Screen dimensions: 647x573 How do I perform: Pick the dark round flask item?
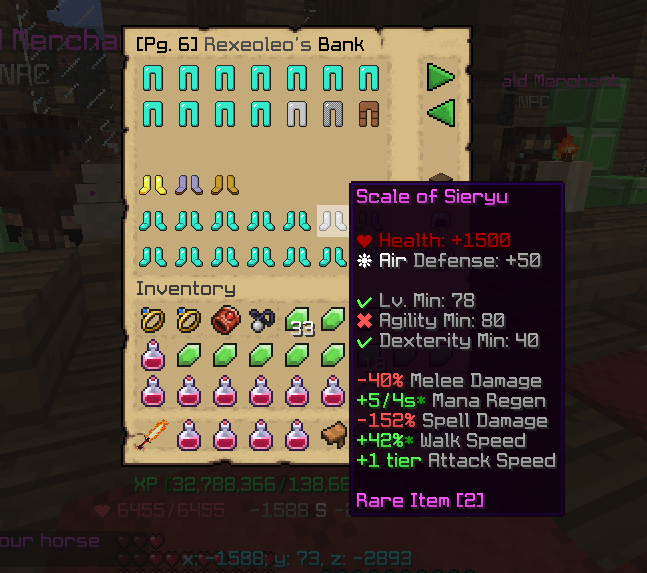(261, 321)
